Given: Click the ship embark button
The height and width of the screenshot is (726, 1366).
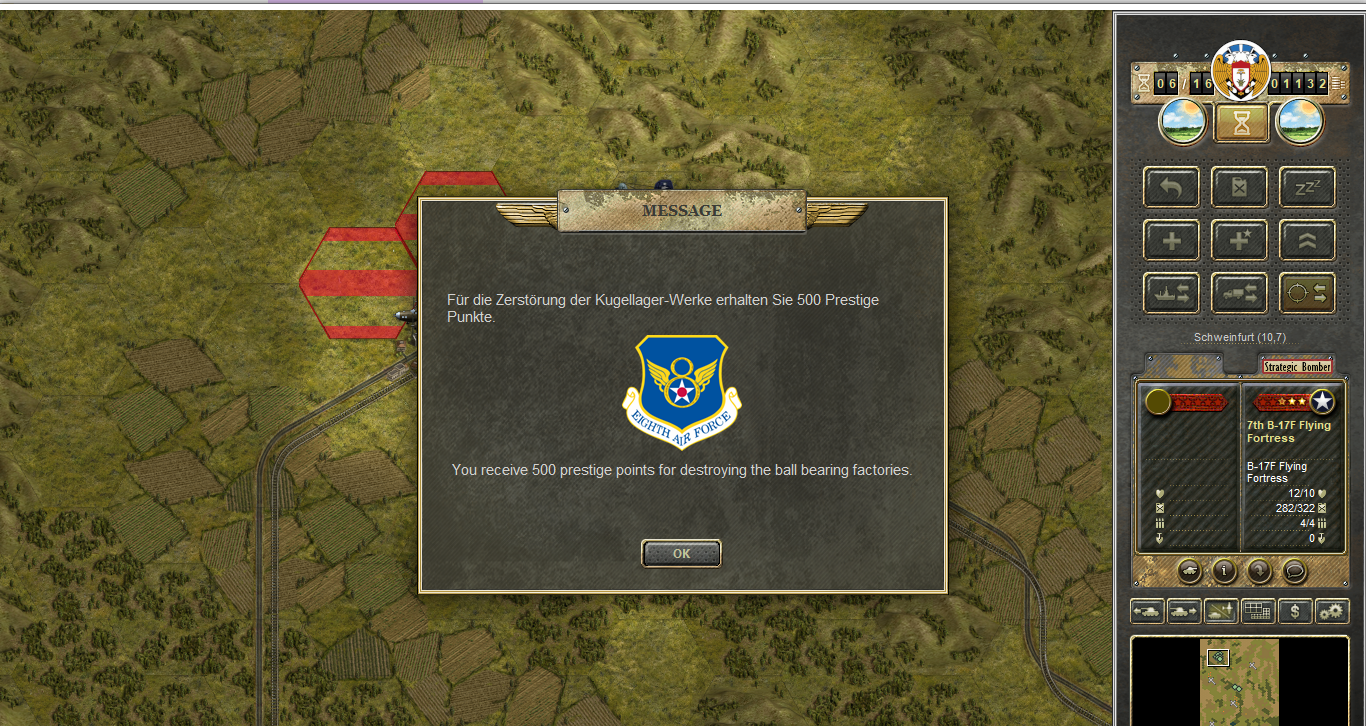Looking at the screenshot, I should pos(1172,293).
